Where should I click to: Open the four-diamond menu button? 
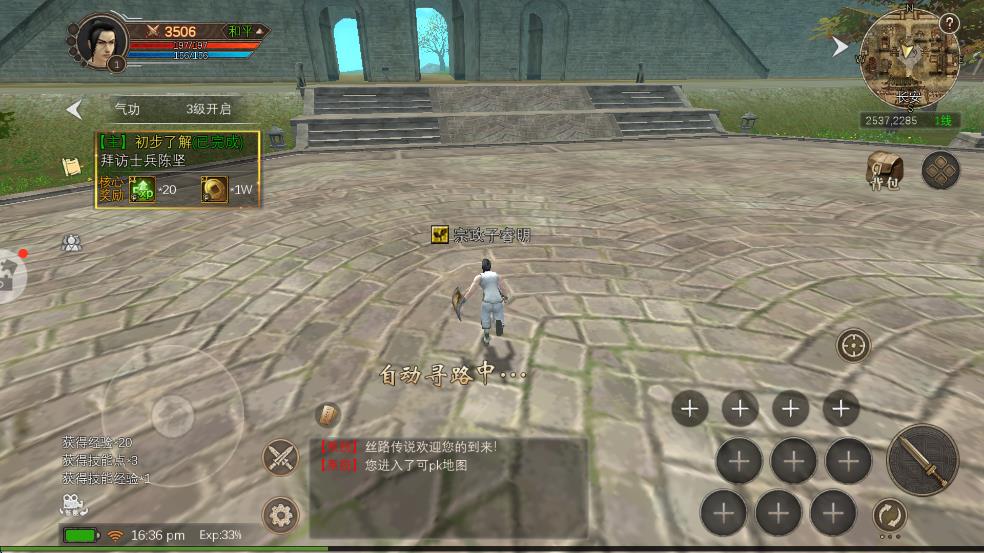940,170
